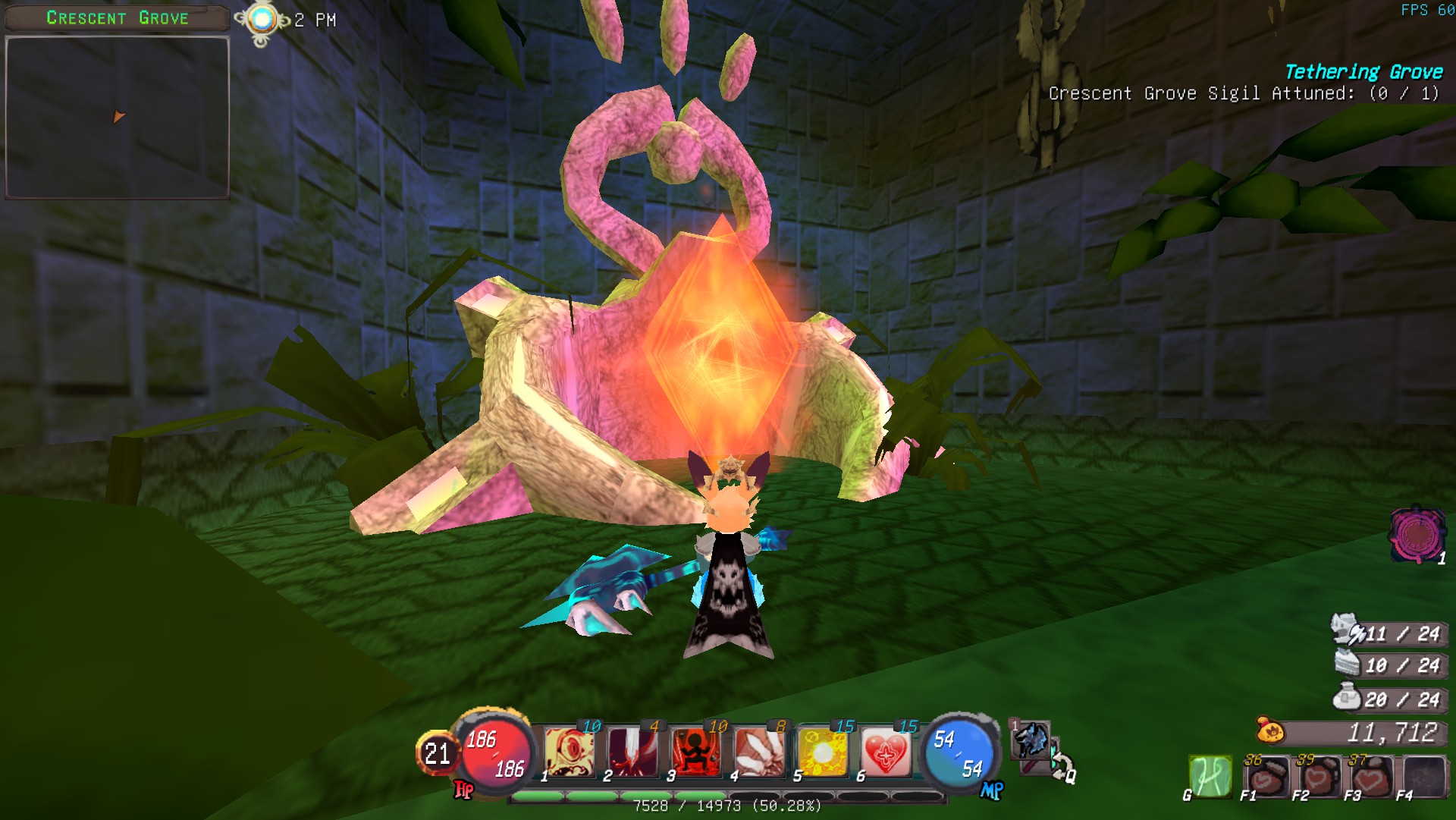
Task: Cast the yellow glowing orb skill
Action: pos(823,752)
